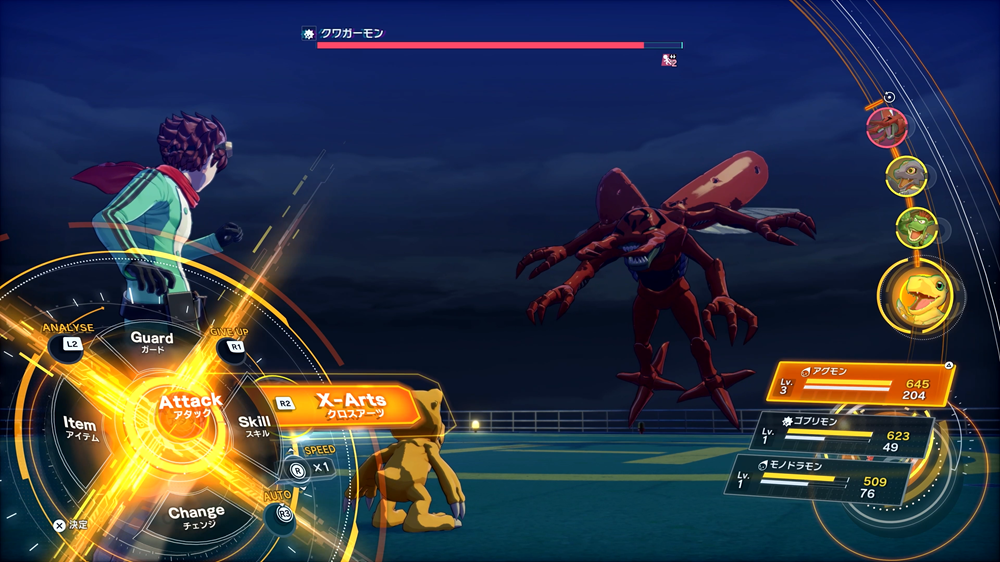Image resolution: width=1000 pixels, height=562 pixels.
Task: Select the アグモン party status panel
Action: click(856, 385)
